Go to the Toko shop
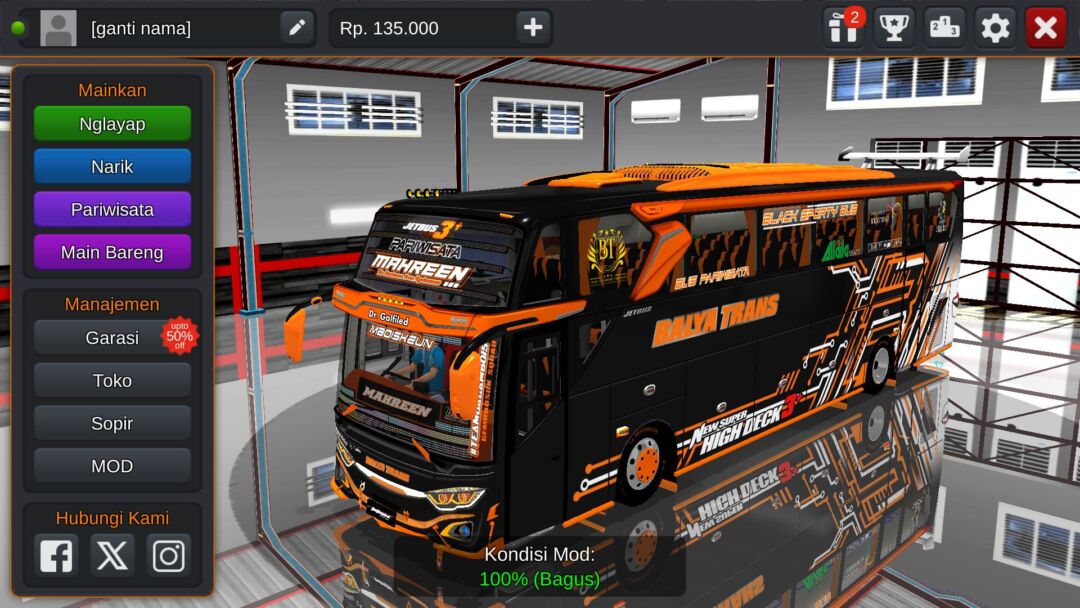 (x=112, y=381)
